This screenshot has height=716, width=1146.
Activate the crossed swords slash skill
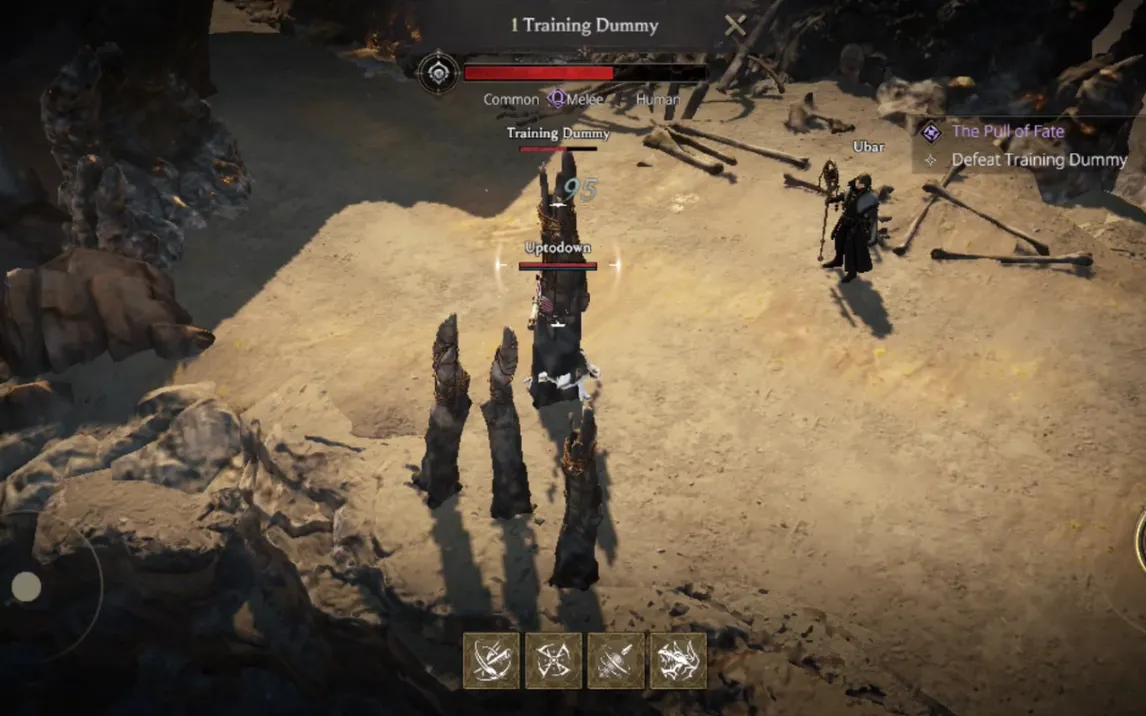[x=491, y=660]
